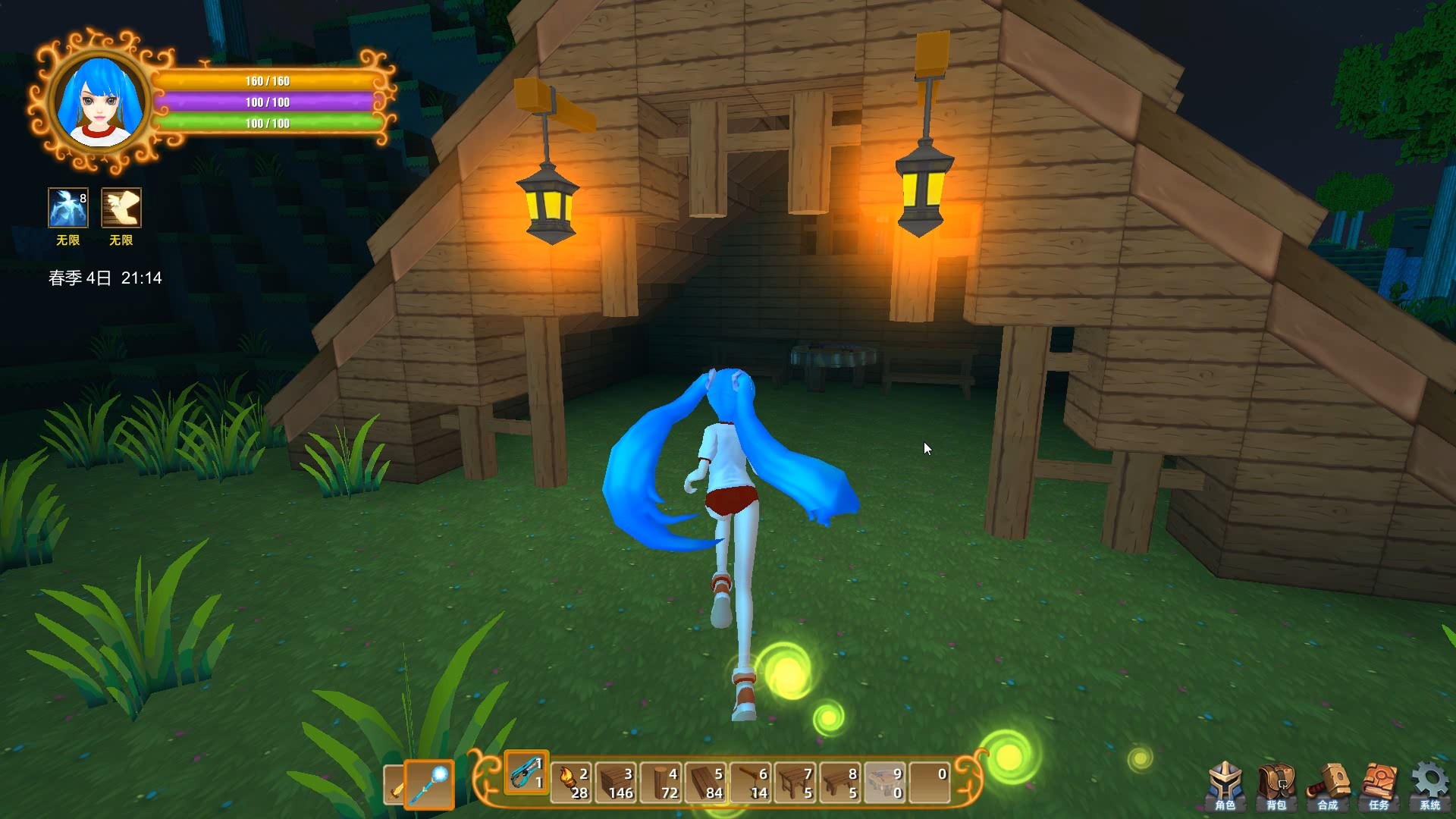Select the crafting station in slot 9

click(x=883, y=784)
